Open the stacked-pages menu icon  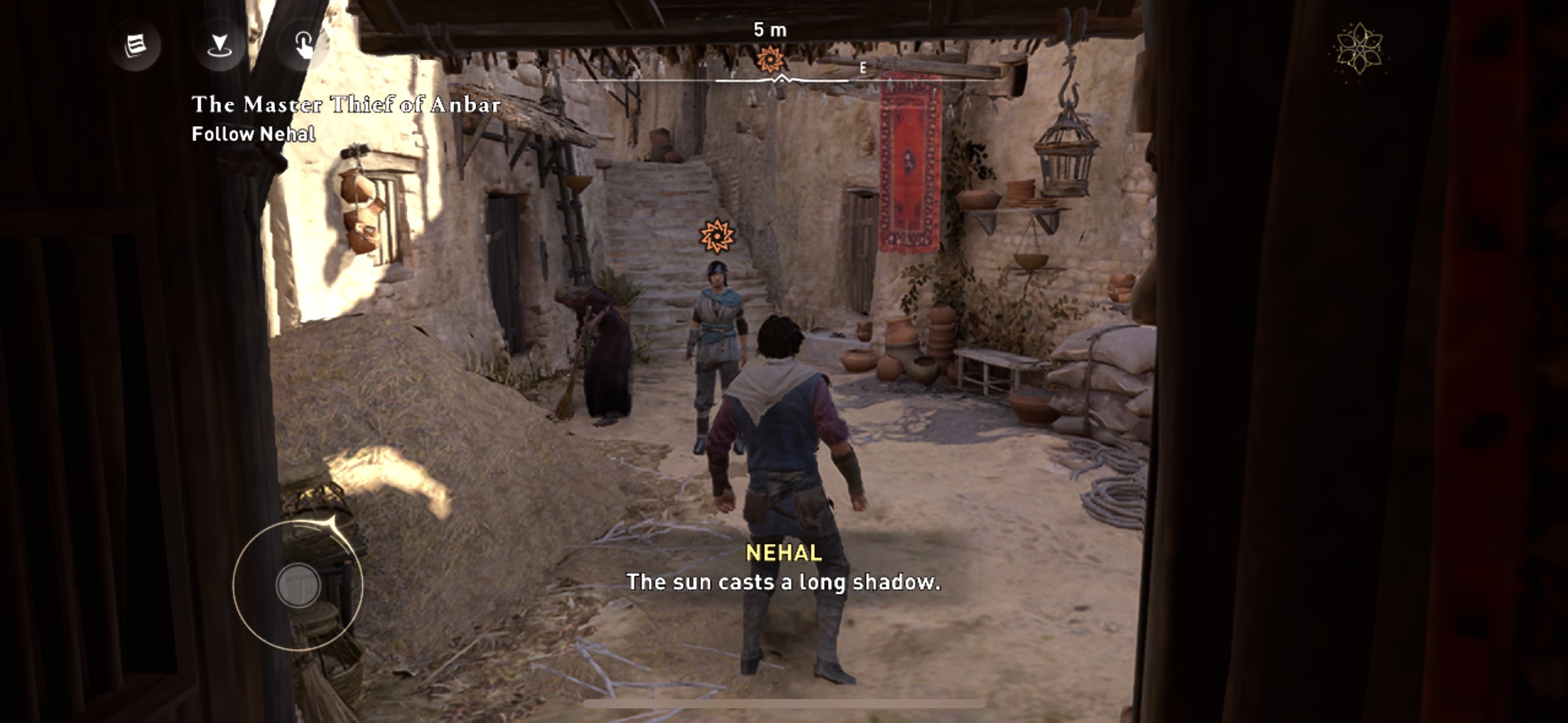pyautogui.click(x=135, y=45)
